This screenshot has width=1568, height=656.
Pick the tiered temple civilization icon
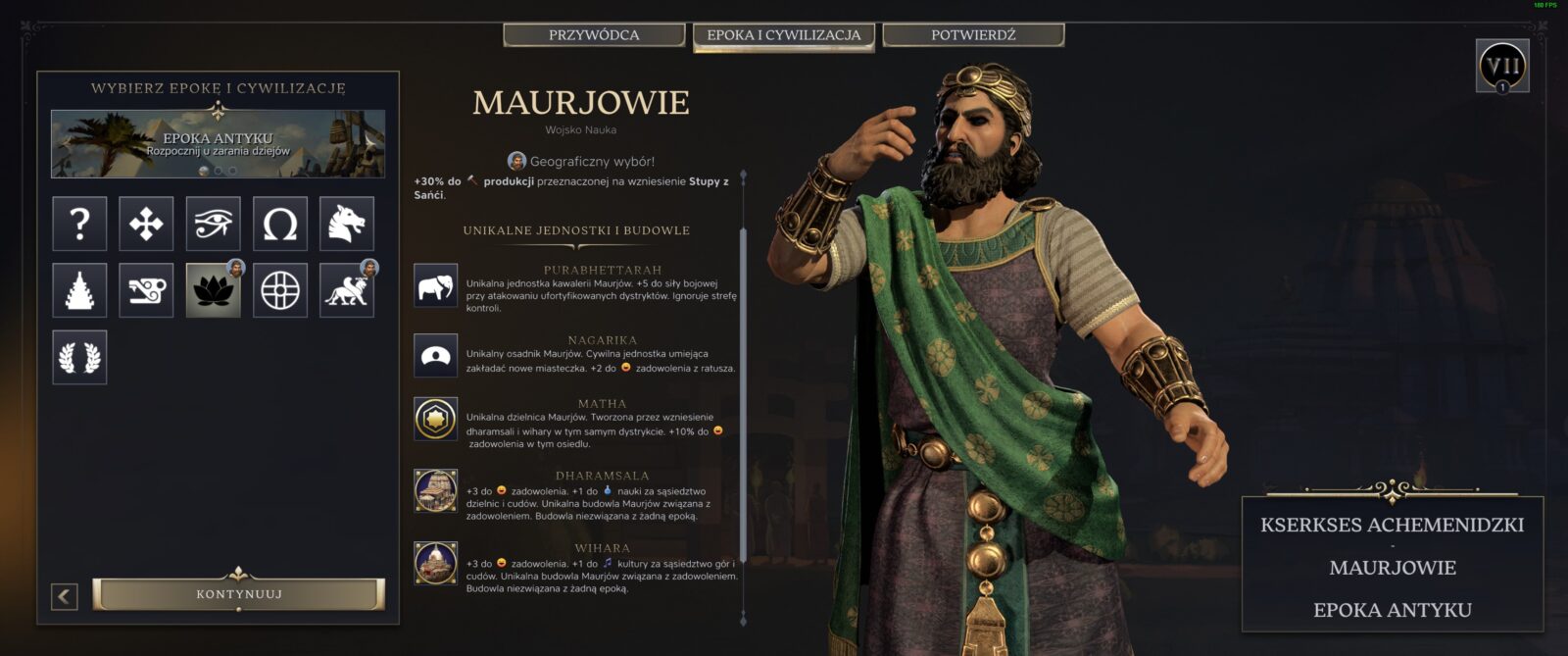point(79,290)
